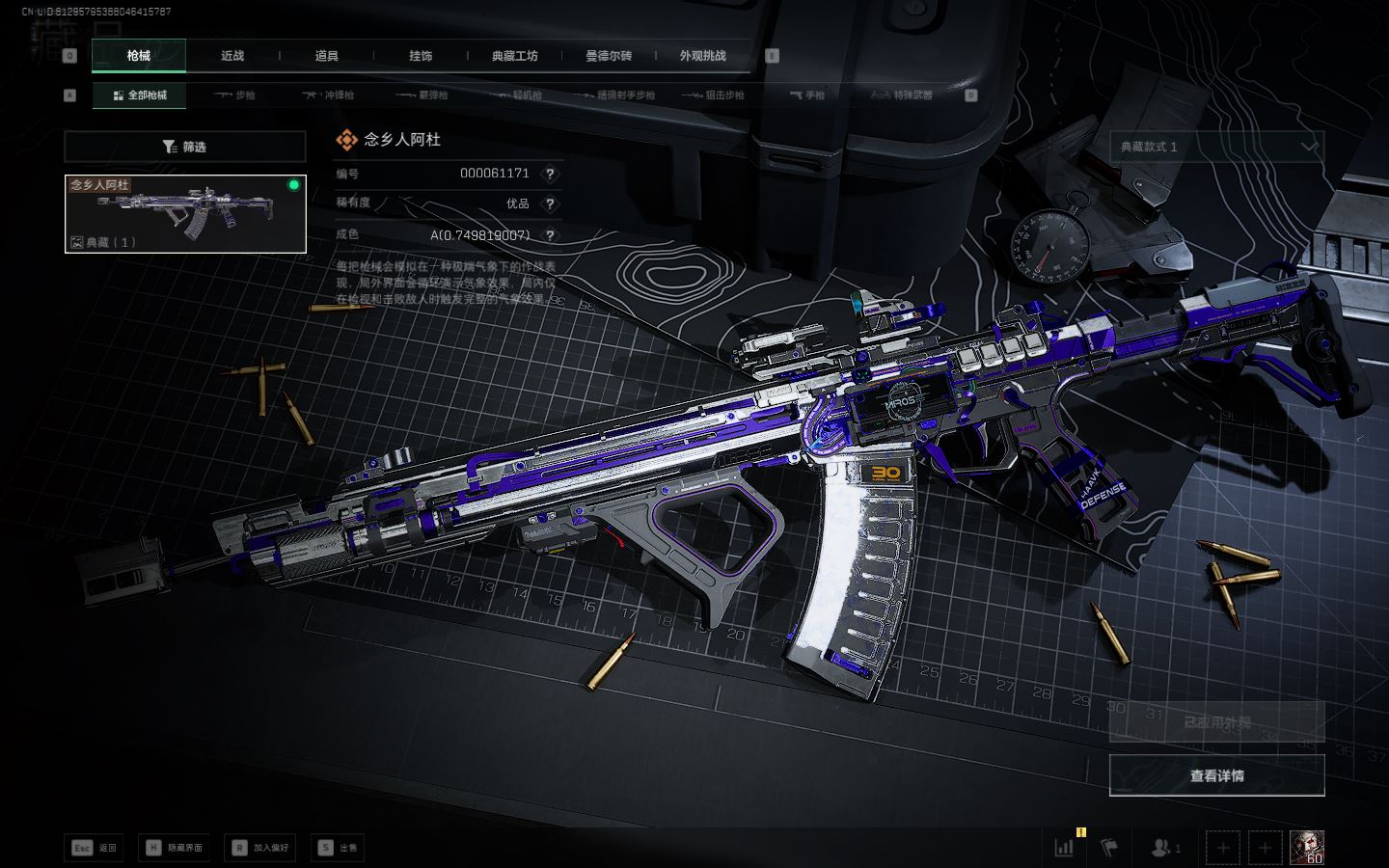Open the 筛选 filter button
1389x868 pixels.
[x=185, y=147]
